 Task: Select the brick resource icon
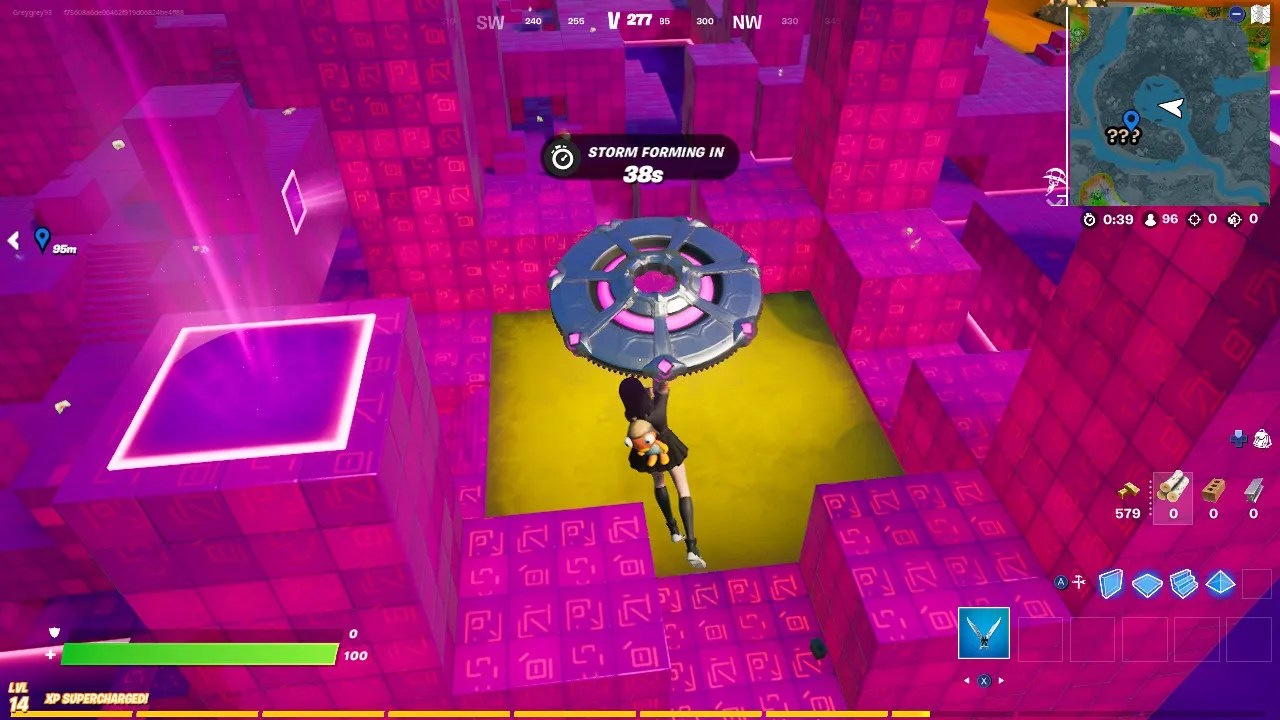[1212, 492]
